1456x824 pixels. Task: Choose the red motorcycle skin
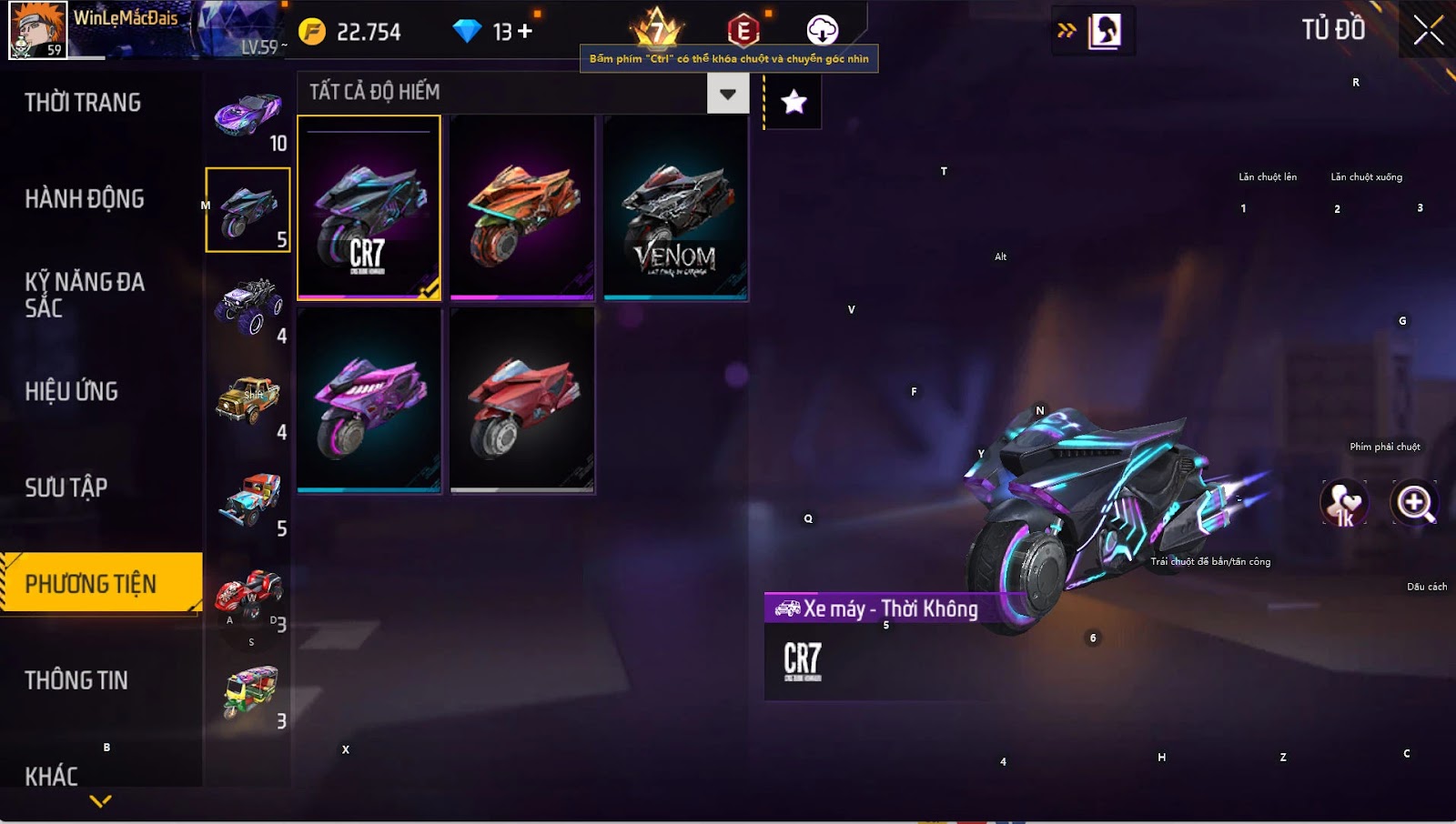(522, 400)
